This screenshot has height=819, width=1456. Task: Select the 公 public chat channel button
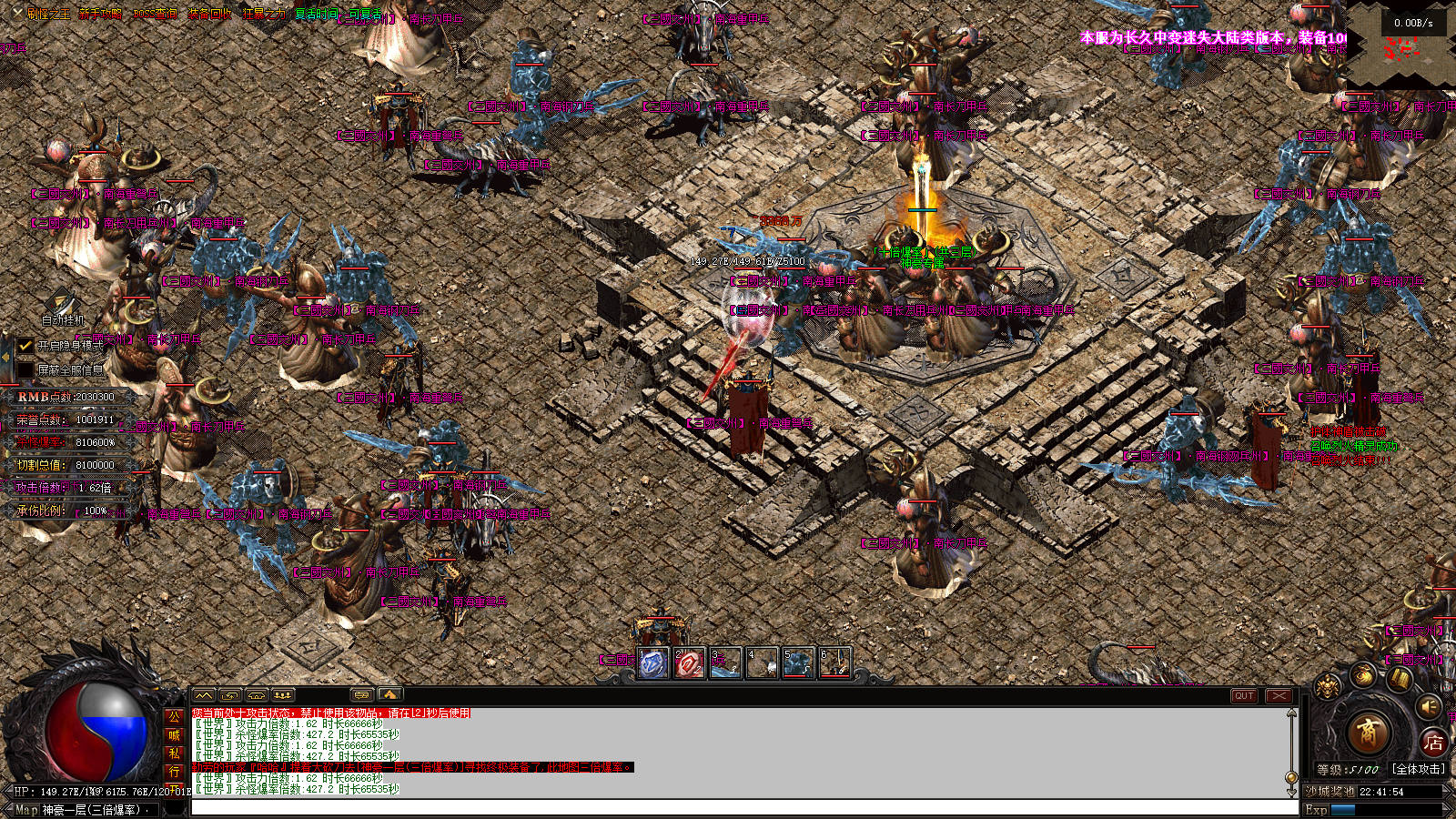click(174, 717)
